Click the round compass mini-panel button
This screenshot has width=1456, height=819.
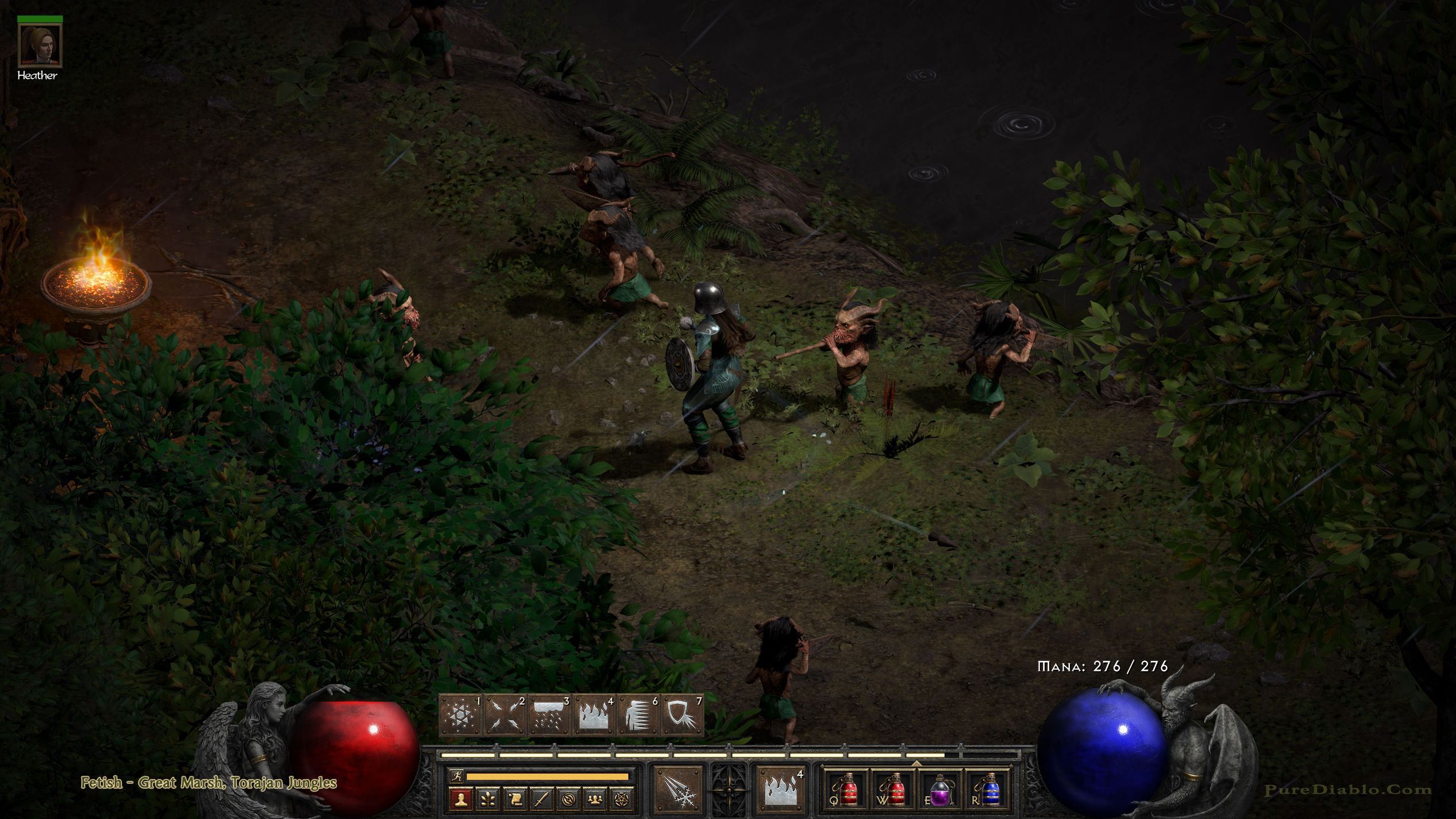568,799
